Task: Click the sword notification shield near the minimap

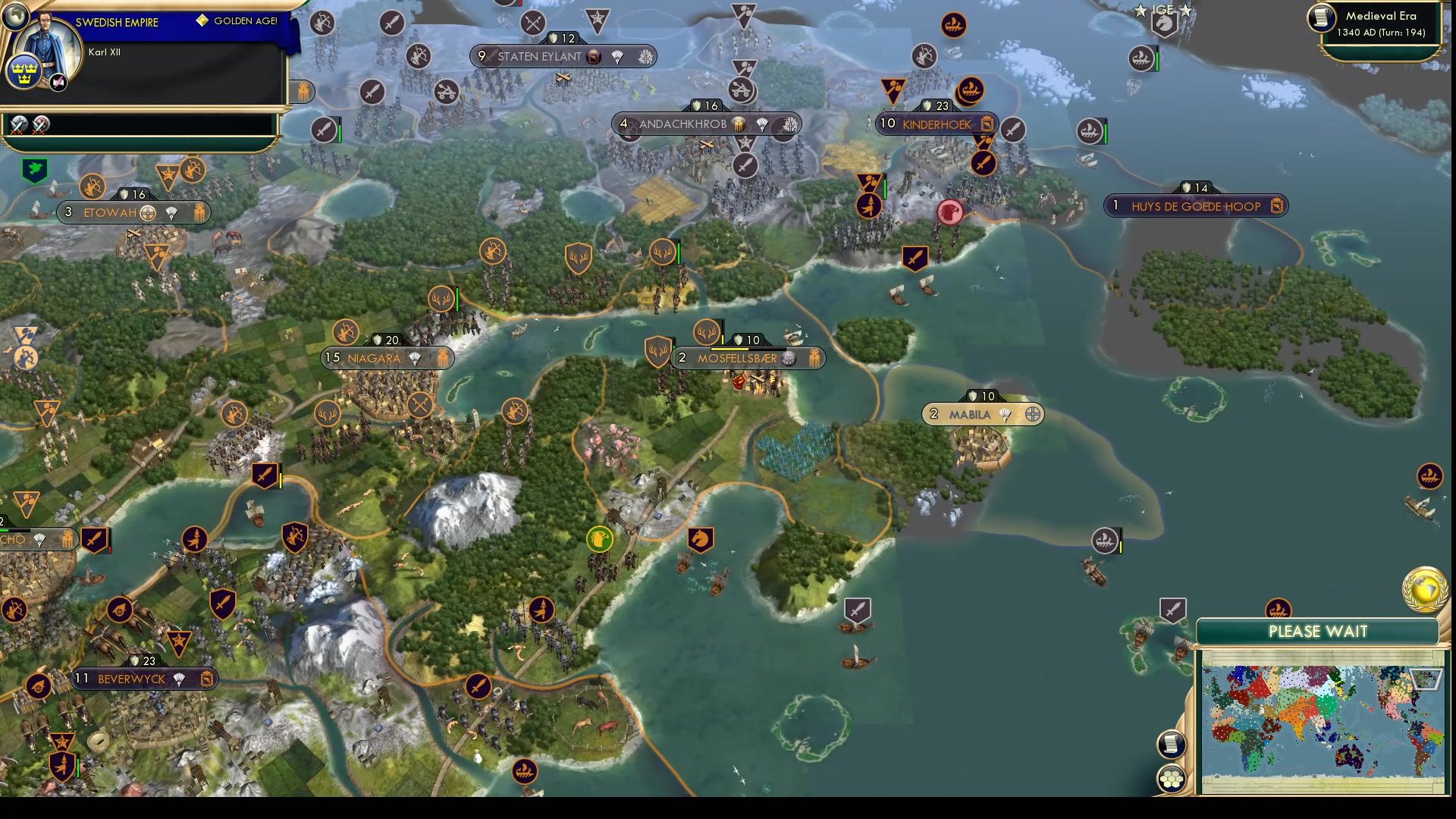Action: [1175, 610]
